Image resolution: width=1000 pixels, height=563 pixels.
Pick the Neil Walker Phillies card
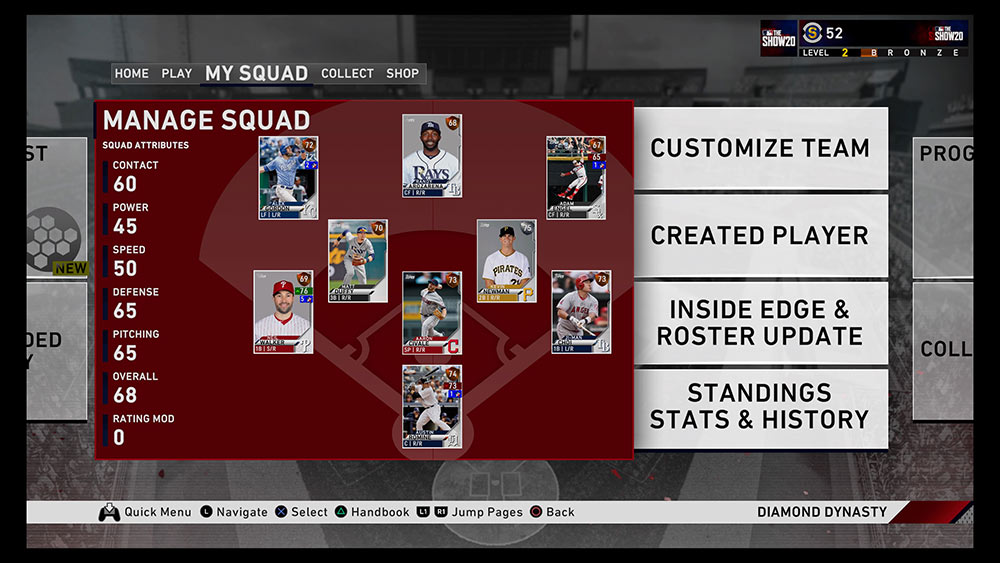(x=283, y=312)
